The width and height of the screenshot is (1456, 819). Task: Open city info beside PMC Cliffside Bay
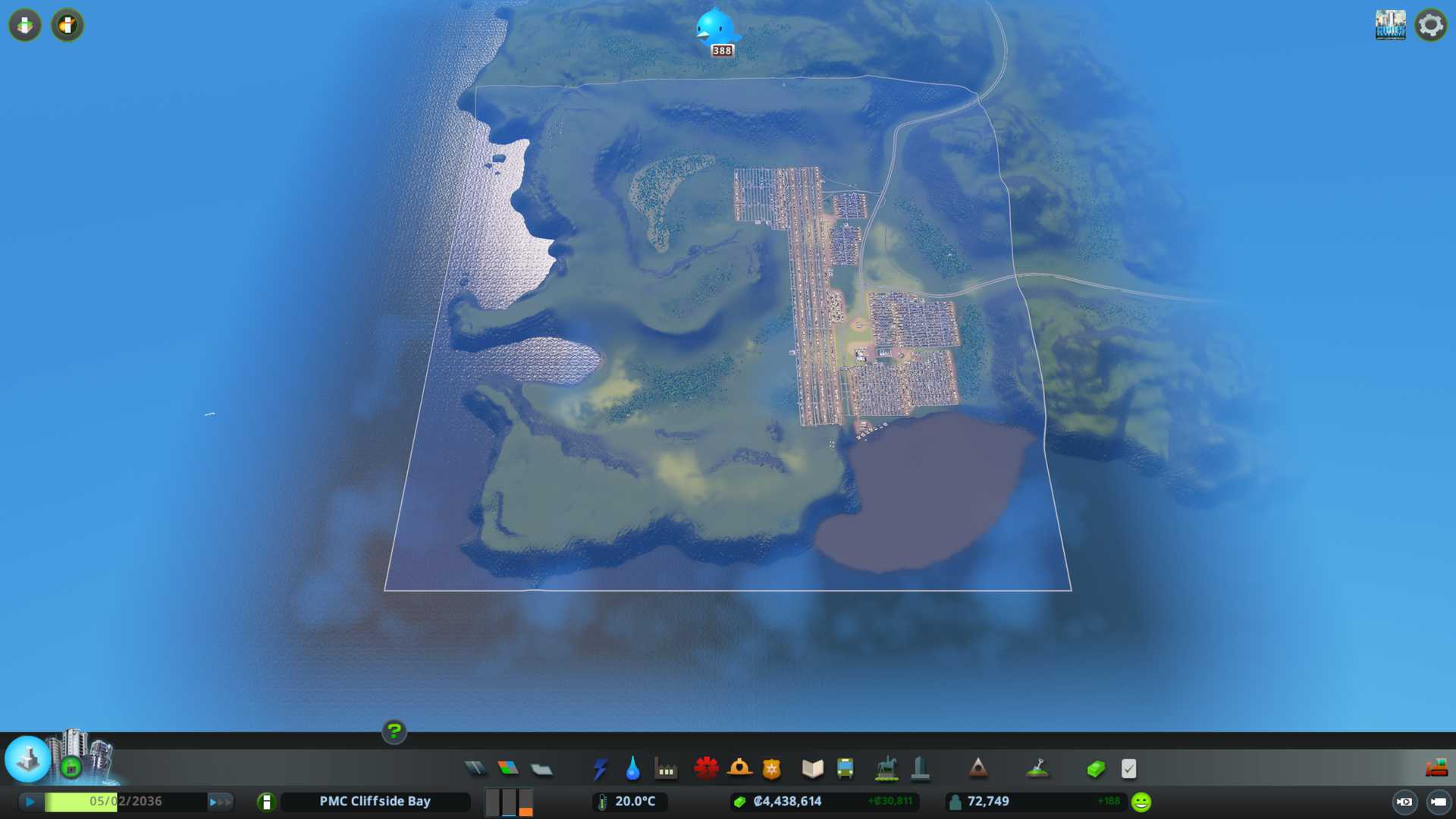click(266, 802)
